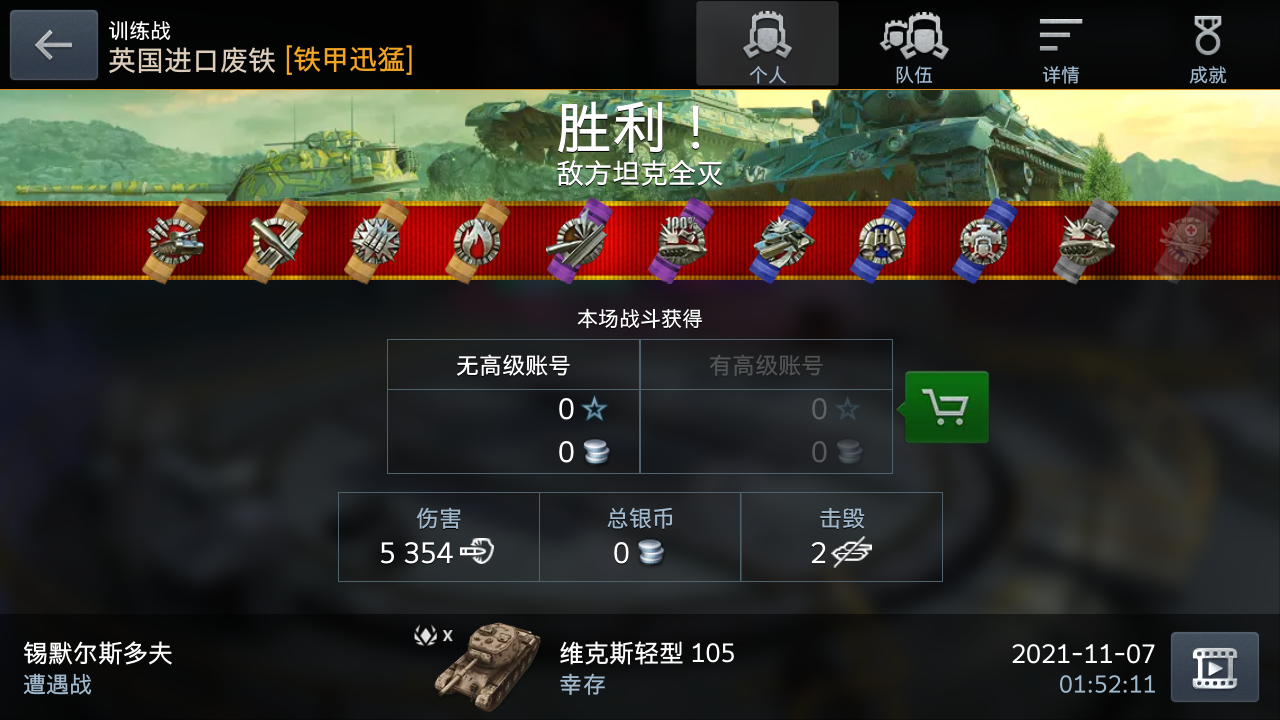Open the 详情 tab
The width and height of the screenshot is (1280, 720).
tap(1060, 44)
